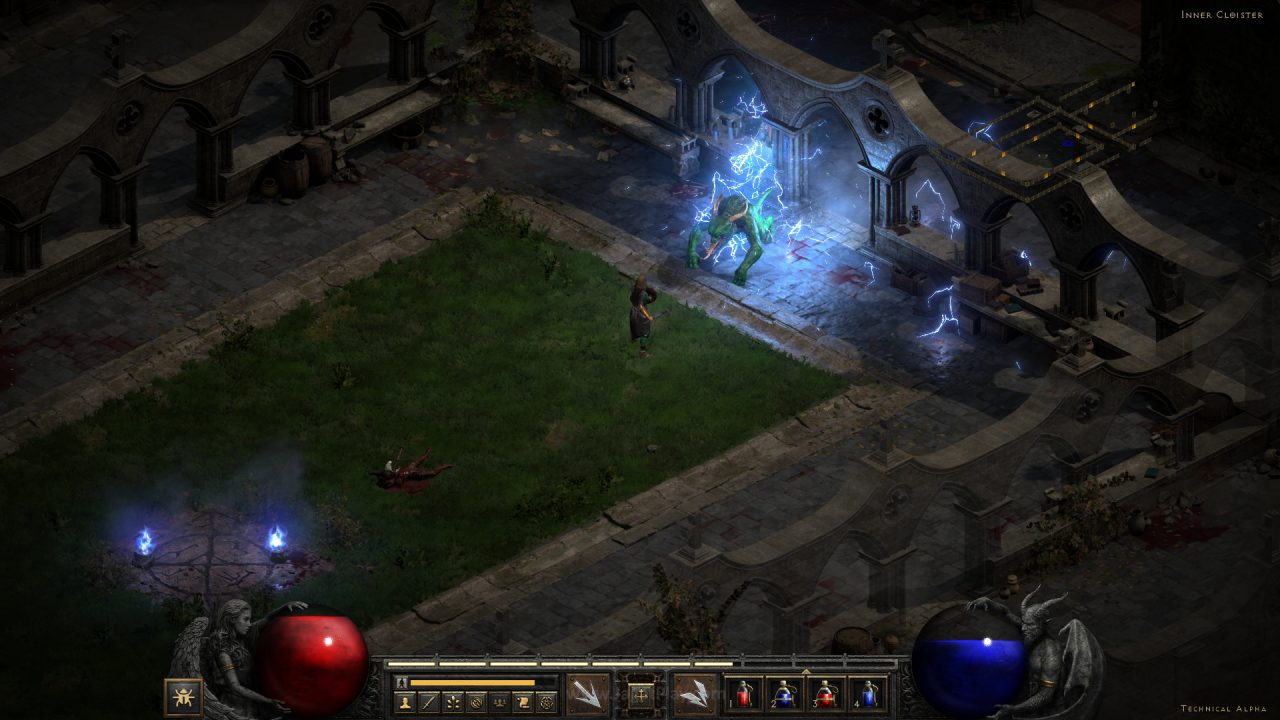The image size is (1280, 720).
Task: Open the inventory via the sword button
Action: coord(428,702)
